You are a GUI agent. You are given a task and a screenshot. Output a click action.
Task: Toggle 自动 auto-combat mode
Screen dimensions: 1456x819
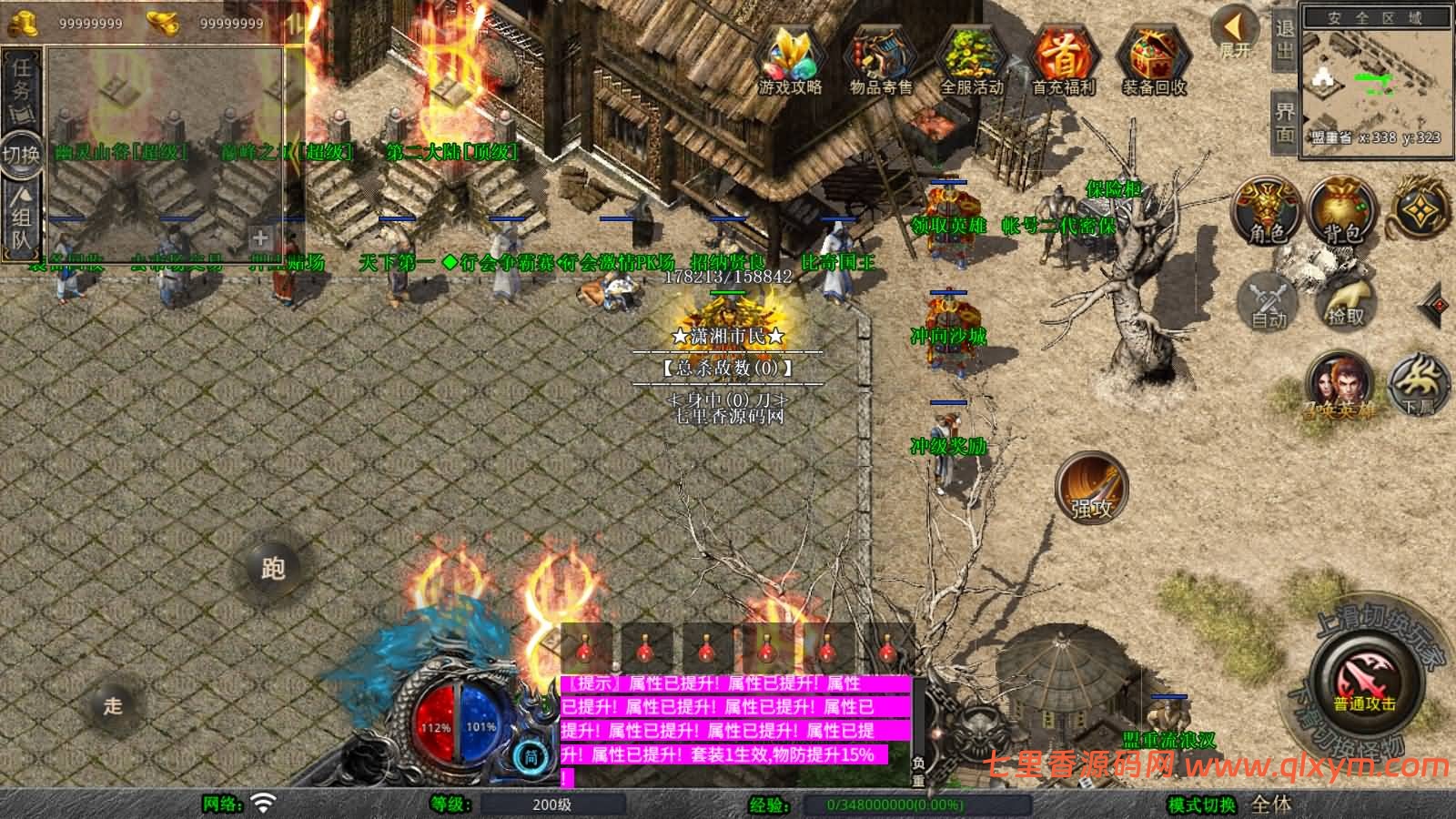[1269, 300]
